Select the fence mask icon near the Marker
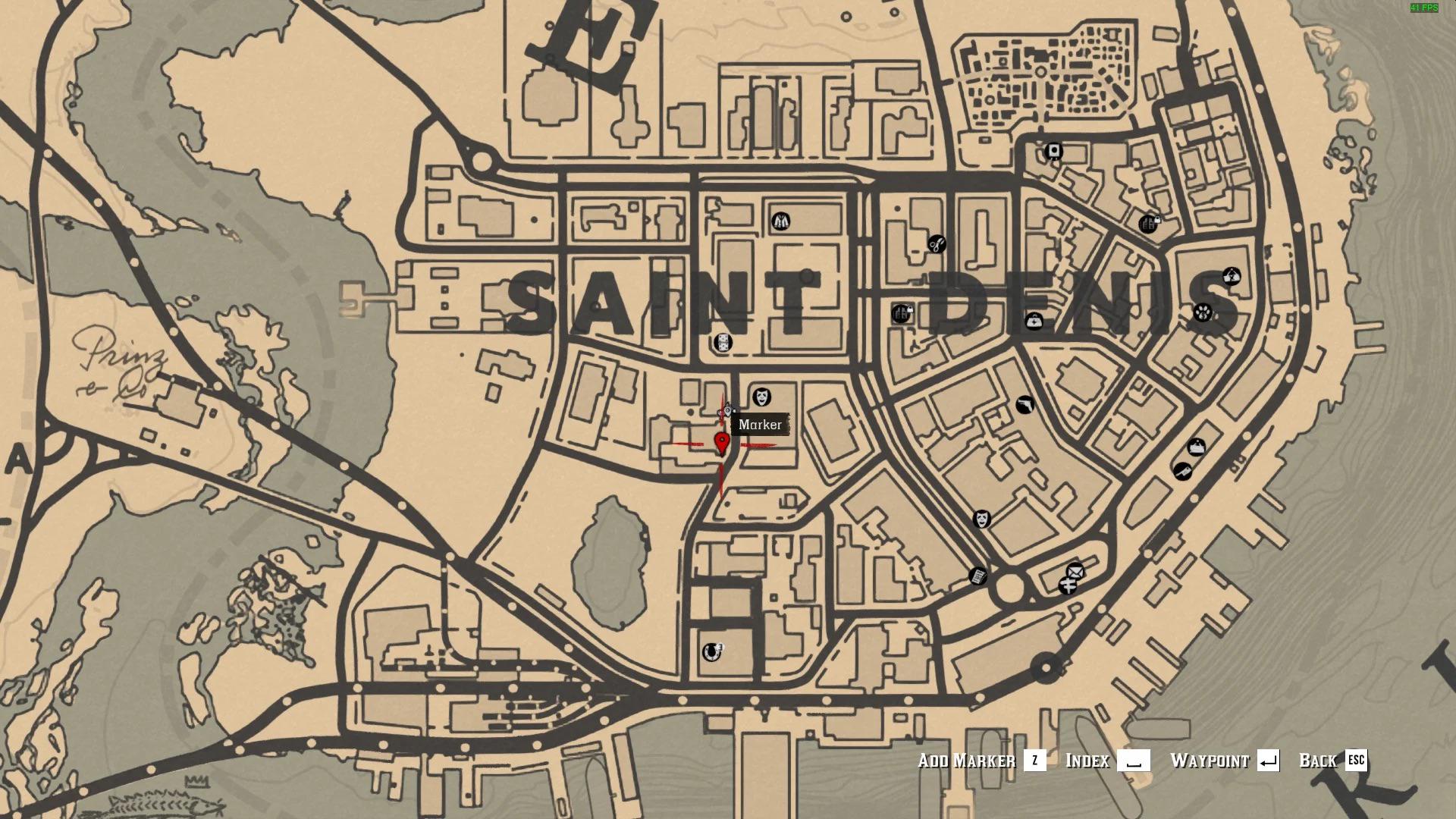The width and height of the screenshot is (1456, 819). 761,397
